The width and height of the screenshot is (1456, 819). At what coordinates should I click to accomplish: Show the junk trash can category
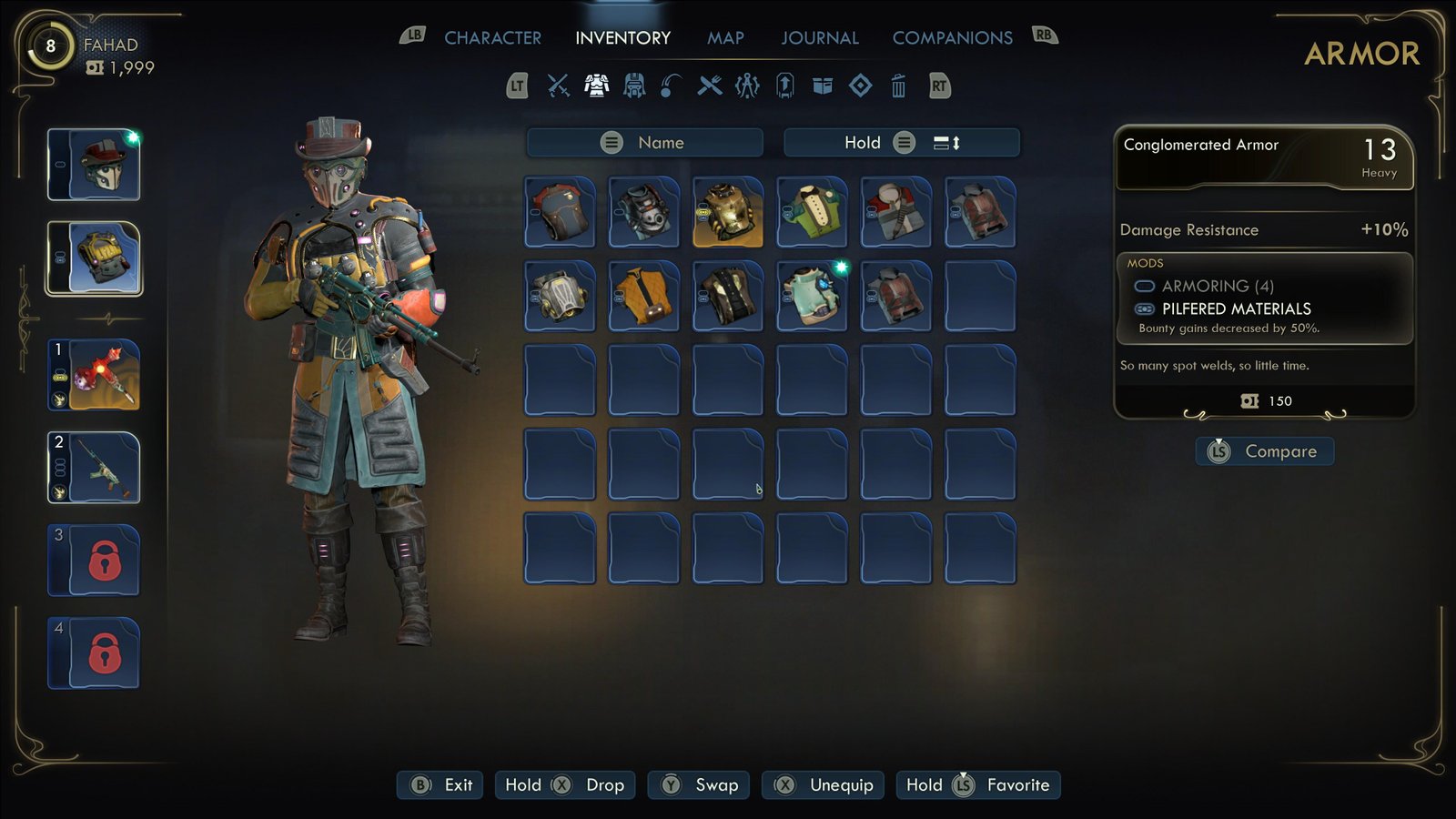click(x=898, y=86)
